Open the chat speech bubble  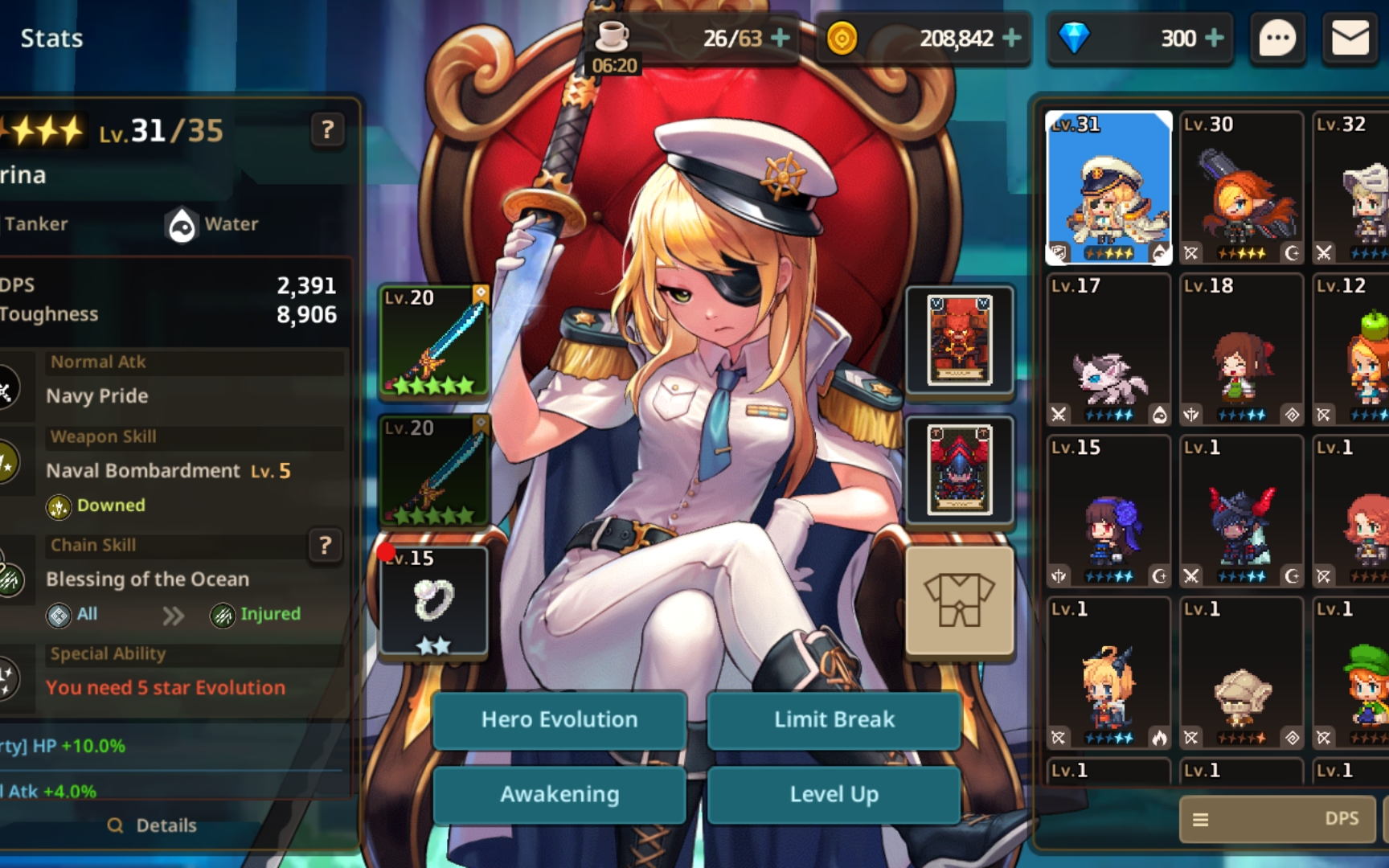pos(1277,39)
